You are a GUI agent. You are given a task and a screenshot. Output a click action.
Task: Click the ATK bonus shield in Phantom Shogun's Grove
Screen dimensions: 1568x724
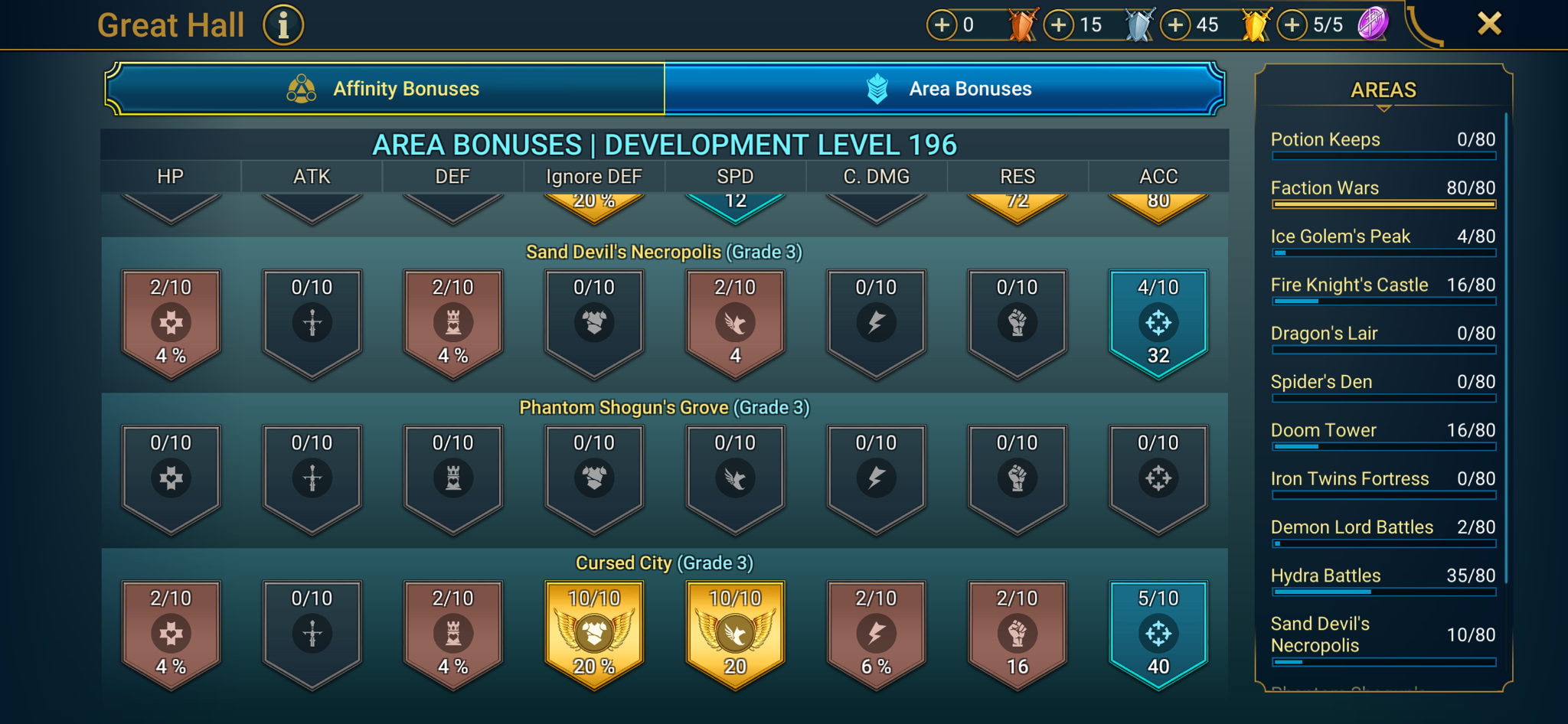(311, 477)
